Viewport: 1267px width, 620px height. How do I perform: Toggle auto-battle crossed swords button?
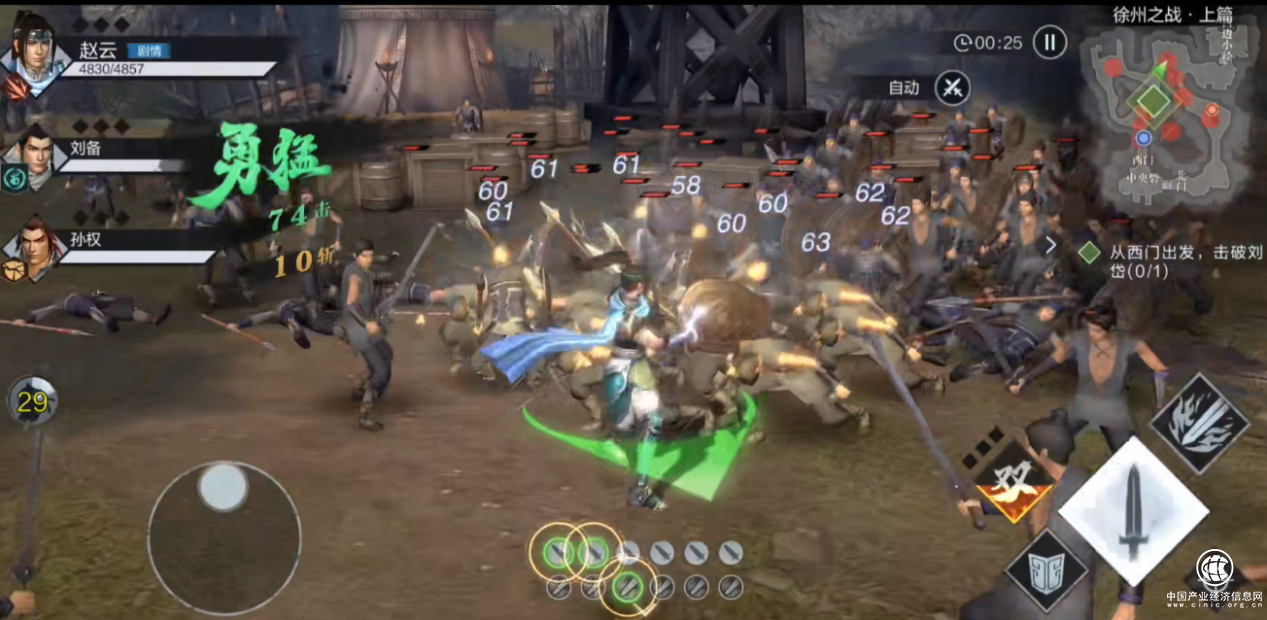coord(952,88)
